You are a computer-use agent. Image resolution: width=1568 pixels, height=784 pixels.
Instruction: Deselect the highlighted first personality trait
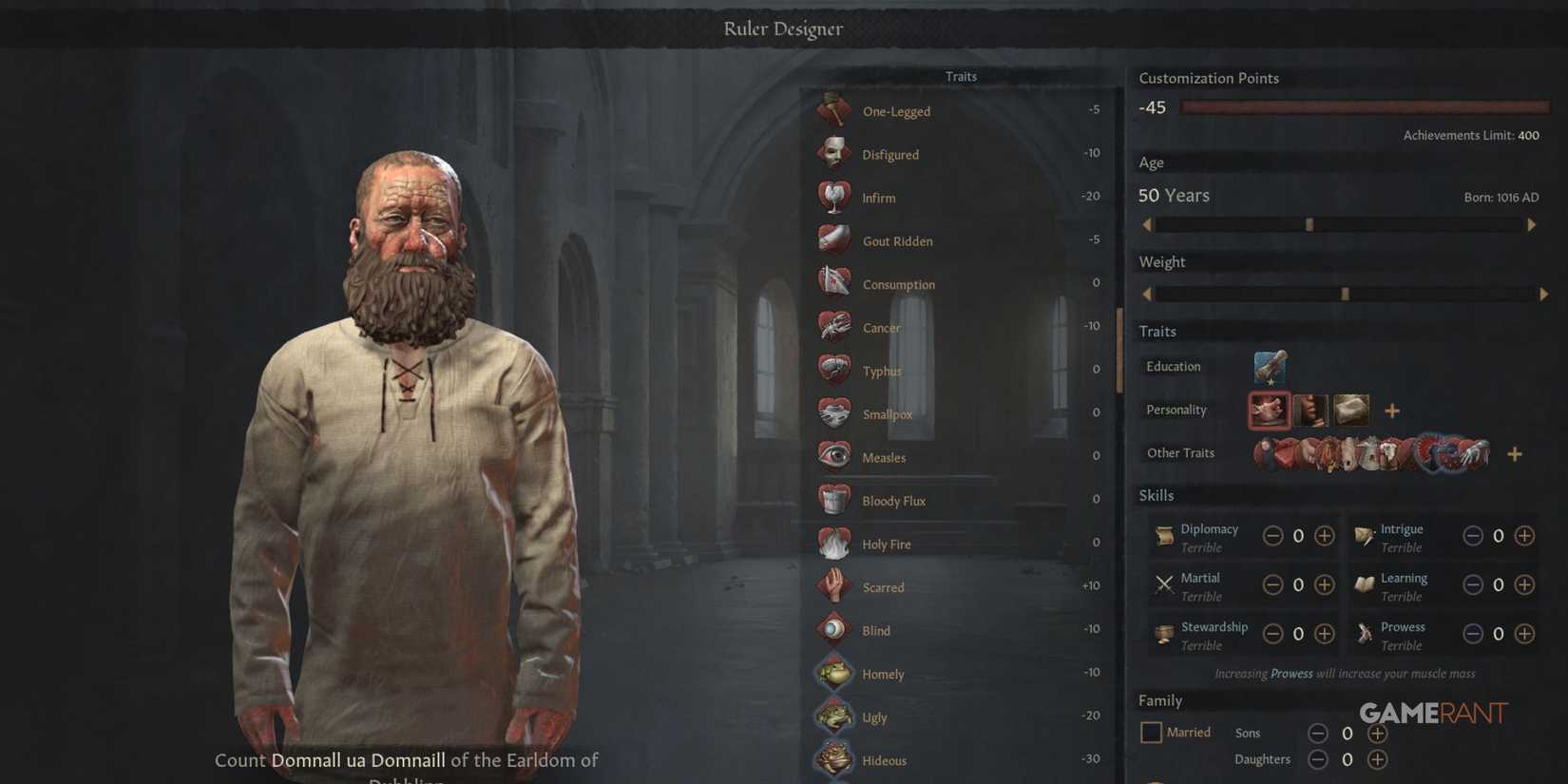[x=1270, y=410]
